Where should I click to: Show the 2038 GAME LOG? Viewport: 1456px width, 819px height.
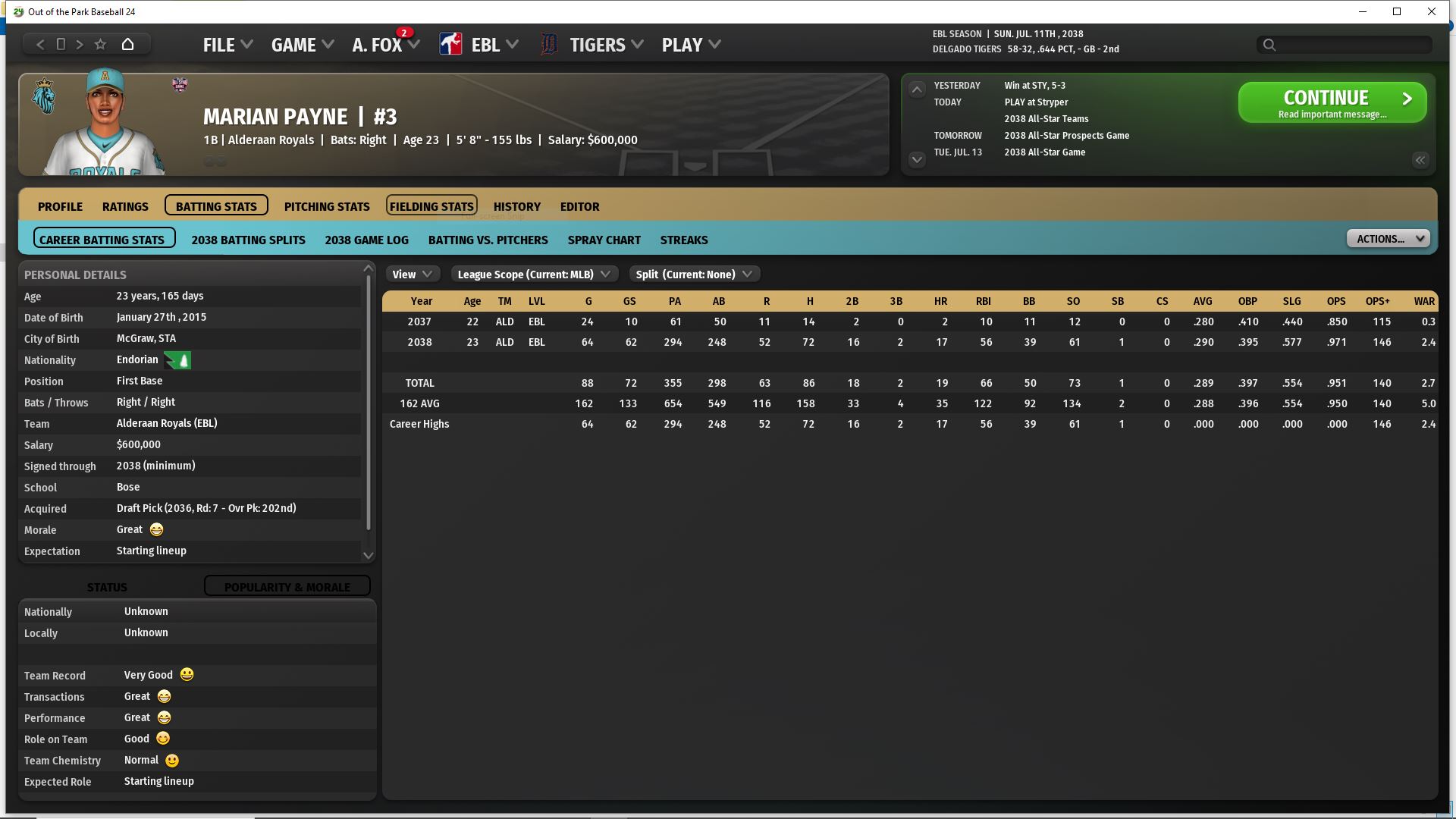coord(366,240)
